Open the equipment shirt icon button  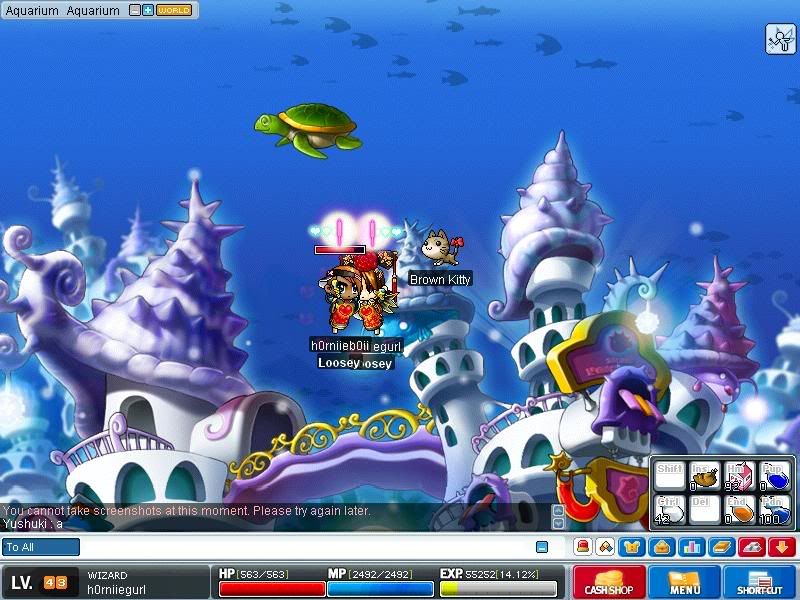tap(631, 547)
